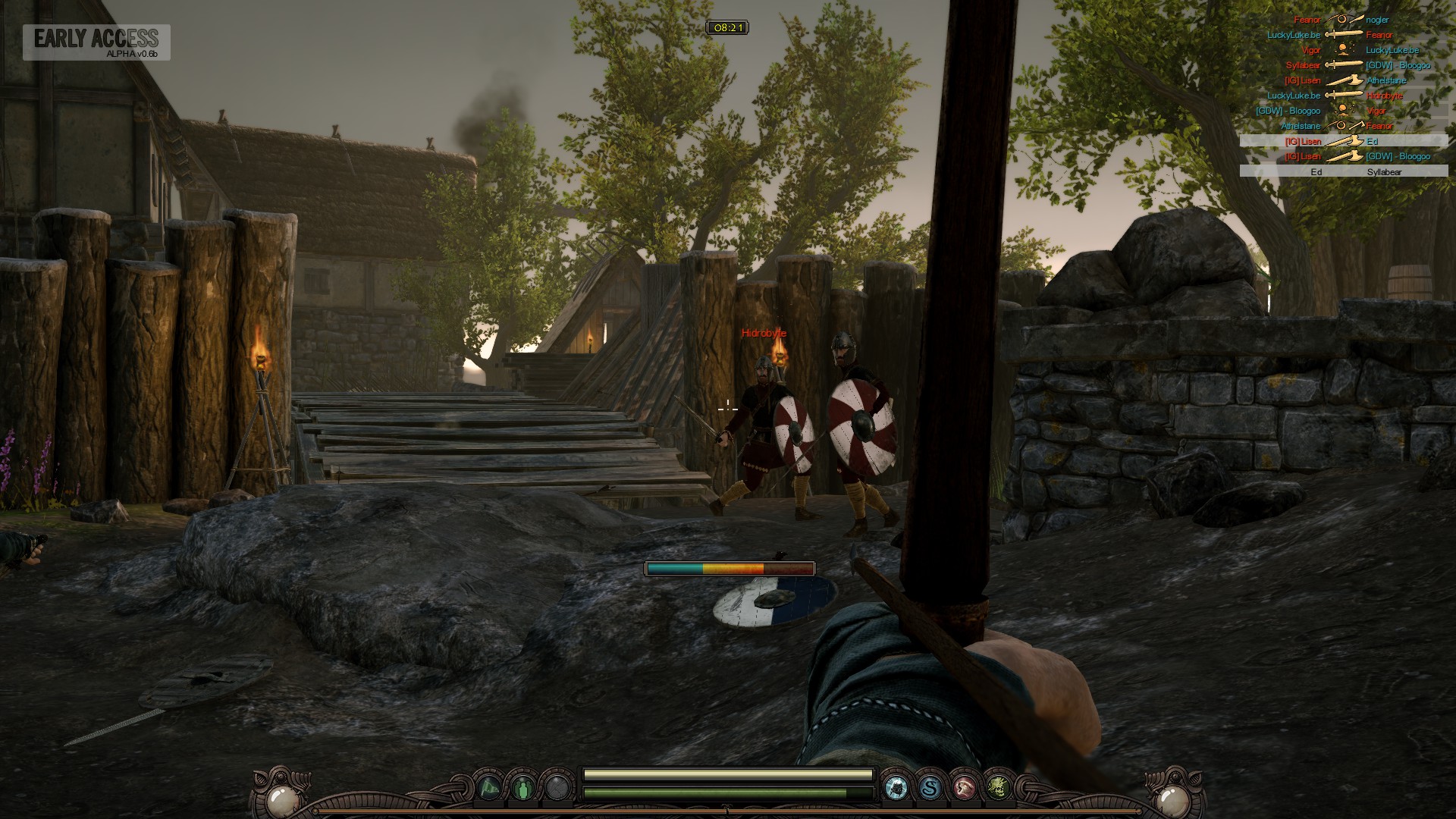Click the Ed / Syllabear feed entry
The width and height of the screenshot is (1456, 819).
point(1343,172)
